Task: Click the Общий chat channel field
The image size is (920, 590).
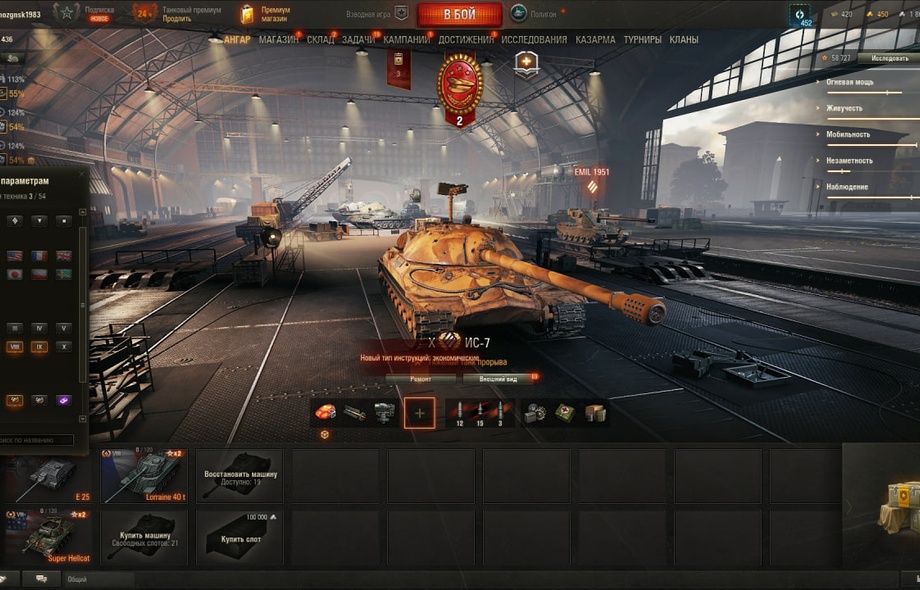Action: pyautogui.click(x=98, y=579)
